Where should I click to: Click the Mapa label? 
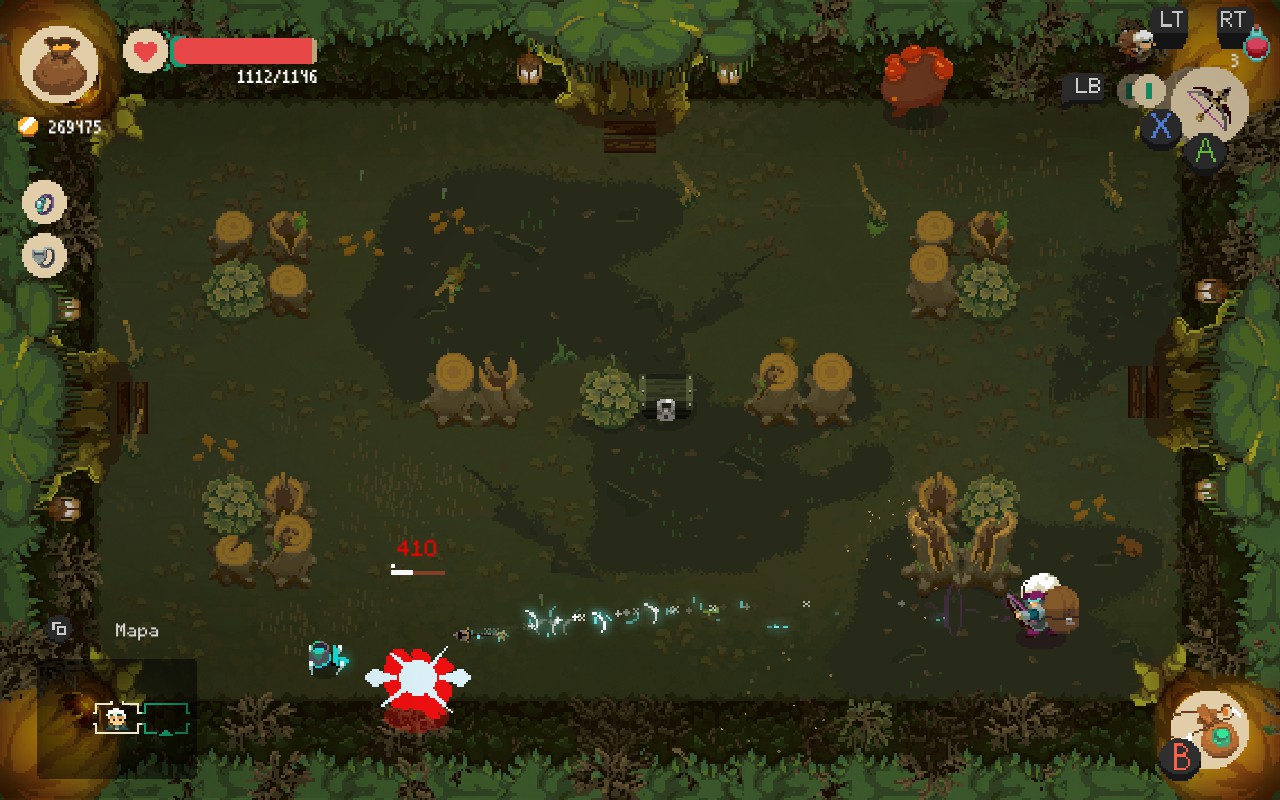137,630
